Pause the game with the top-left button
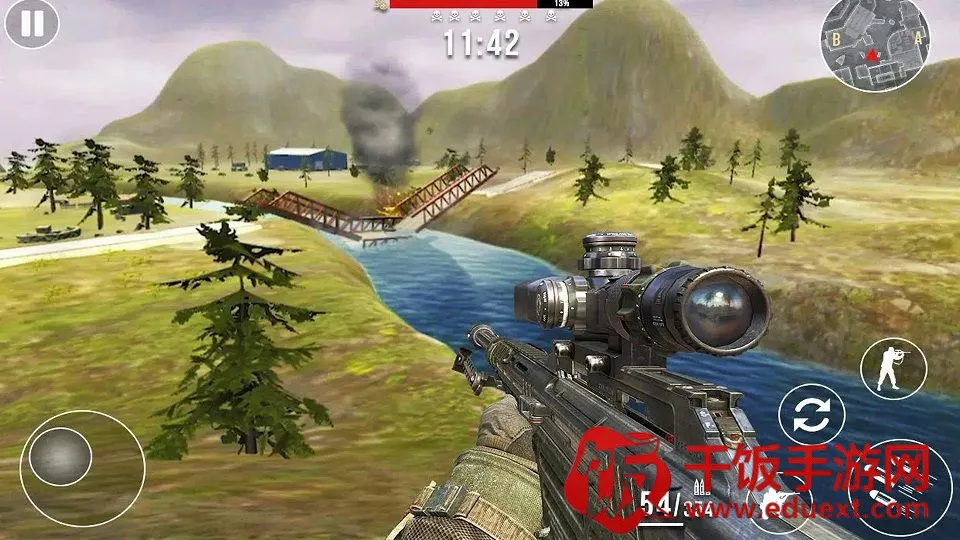 coord(32,24)
